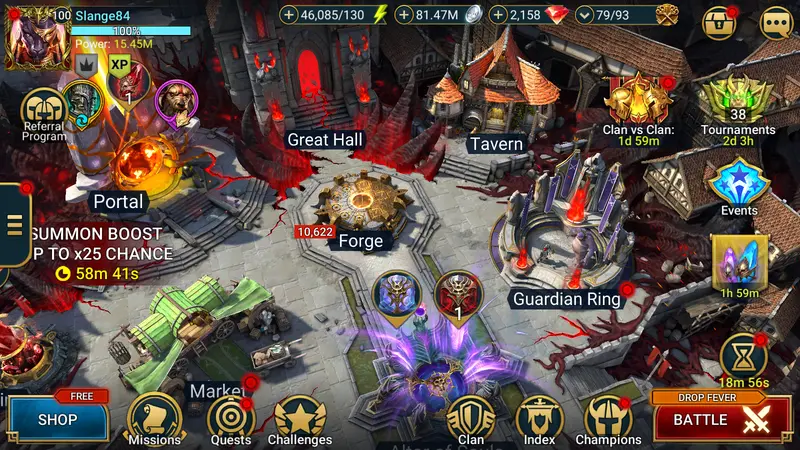Show the champion Index
800x450 pixels.
click(539, 418)
